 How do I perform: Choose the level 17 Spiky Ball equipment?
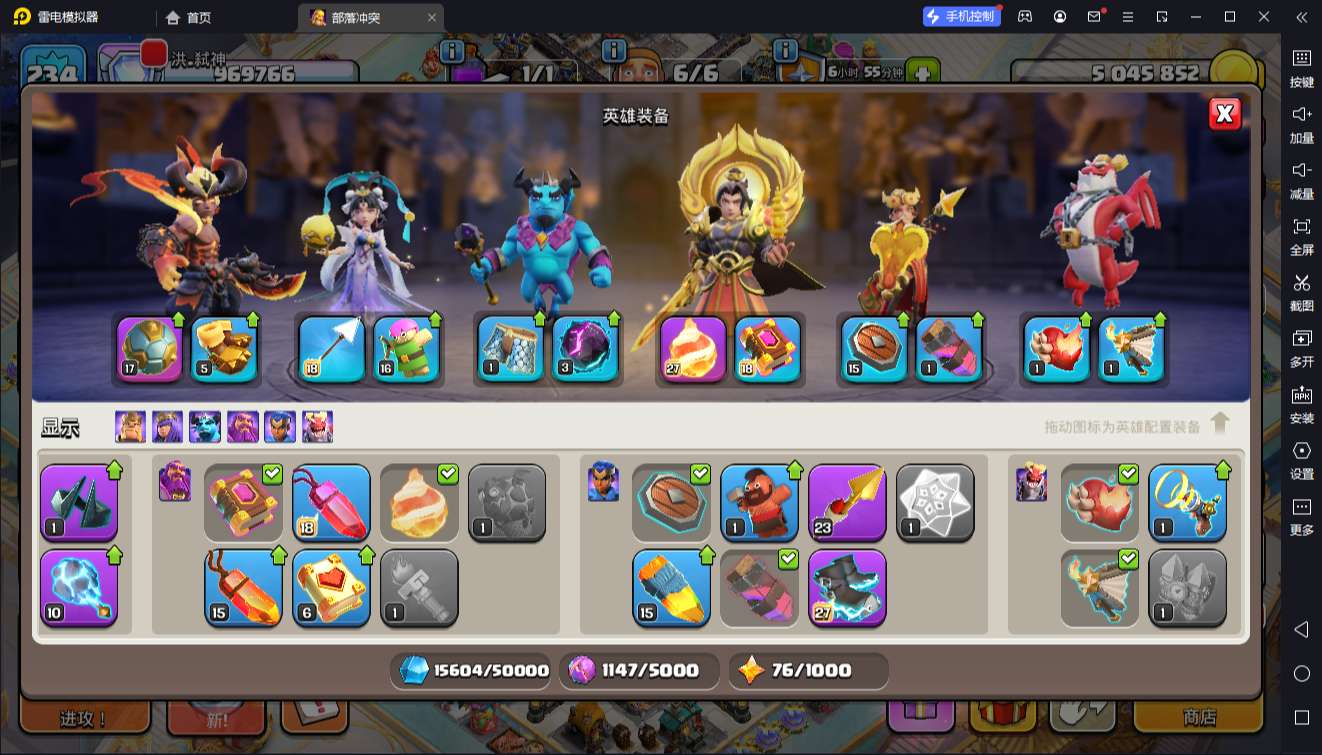[x=150, y=349]
